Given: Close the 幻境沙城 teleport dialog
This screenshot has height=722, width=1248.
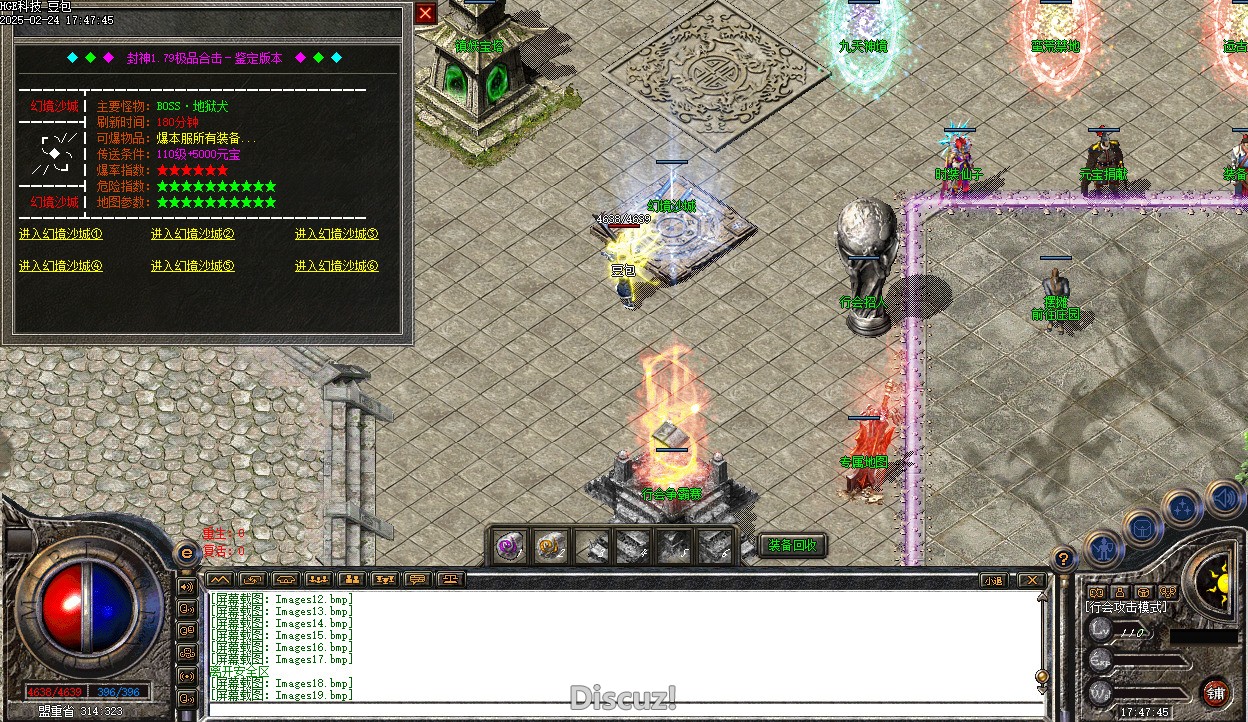Looking at the screenshot, I should click(425, 13).
